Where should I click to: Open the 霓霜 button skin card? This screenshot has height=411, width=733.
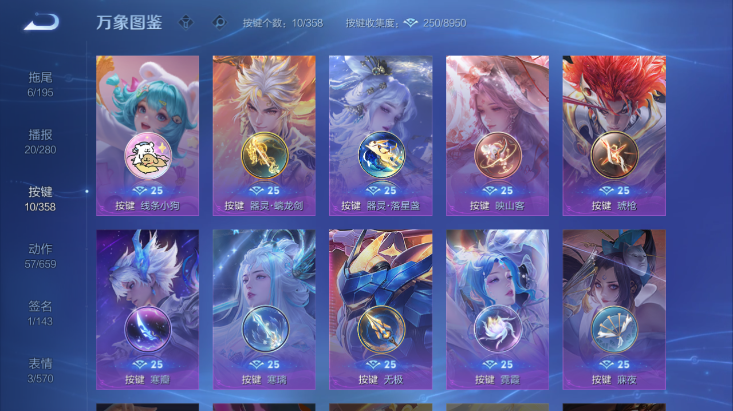click(x=497, y=309)
